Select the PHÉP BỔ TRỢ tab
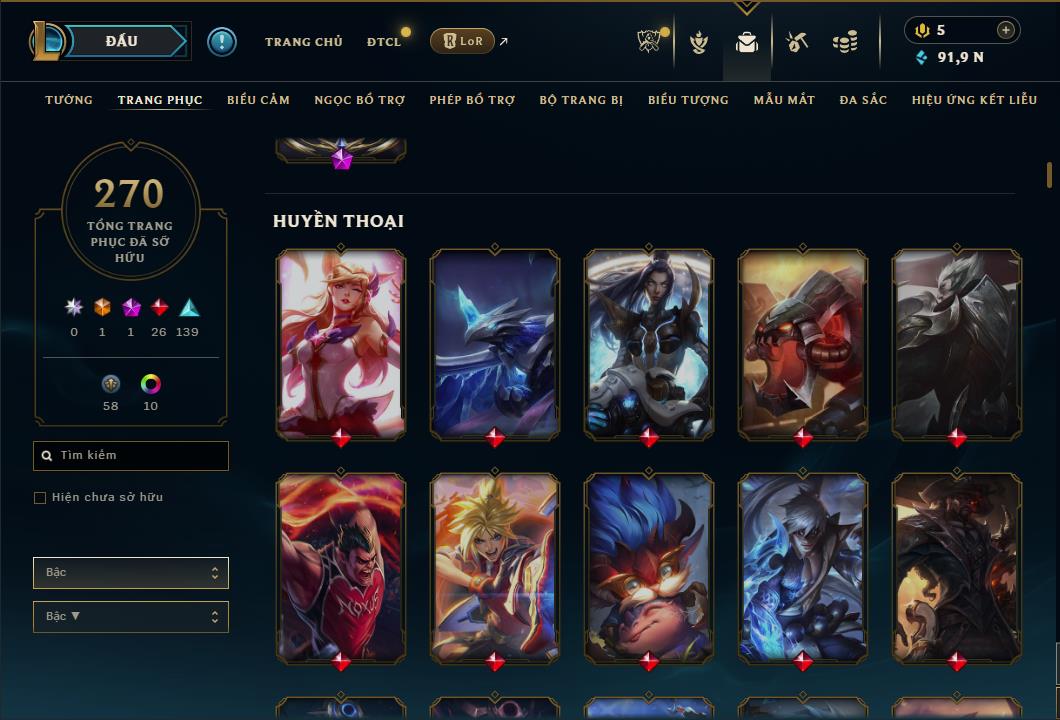The image size is (1060, 720). [x=472, y=100]
